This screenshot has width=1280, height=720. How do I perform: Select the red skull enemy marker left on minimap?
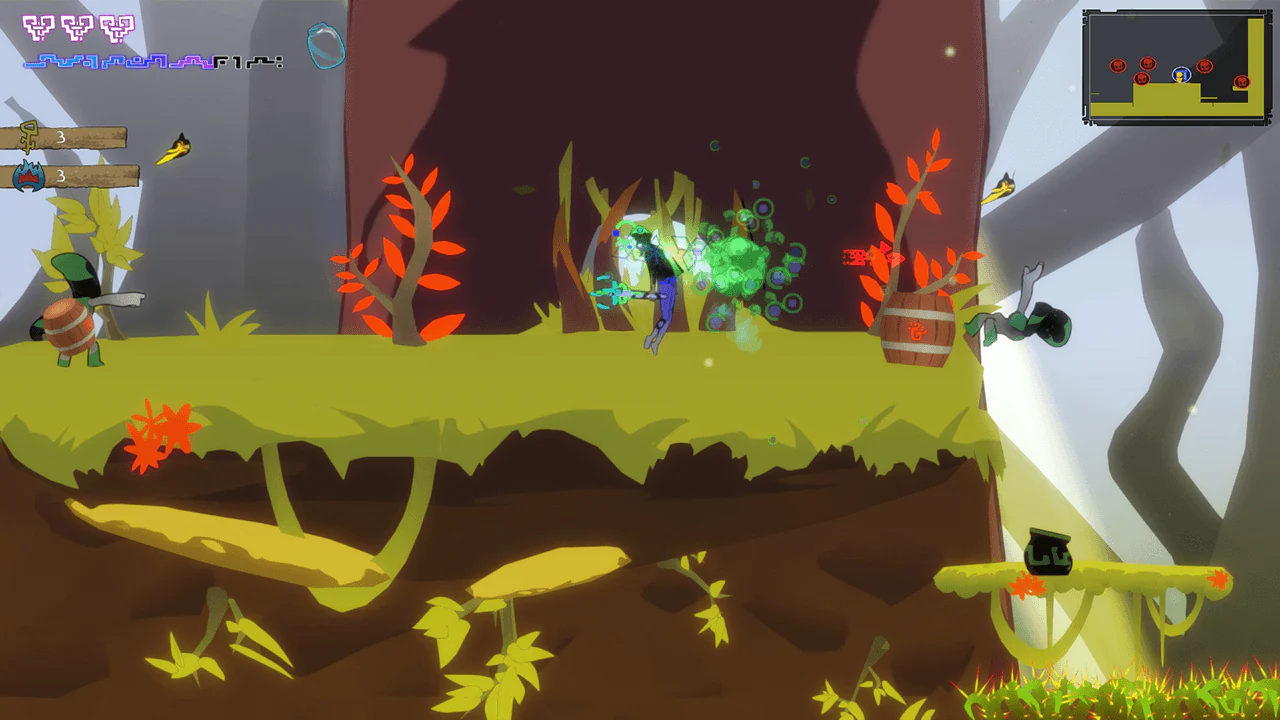pos(1117,65)
